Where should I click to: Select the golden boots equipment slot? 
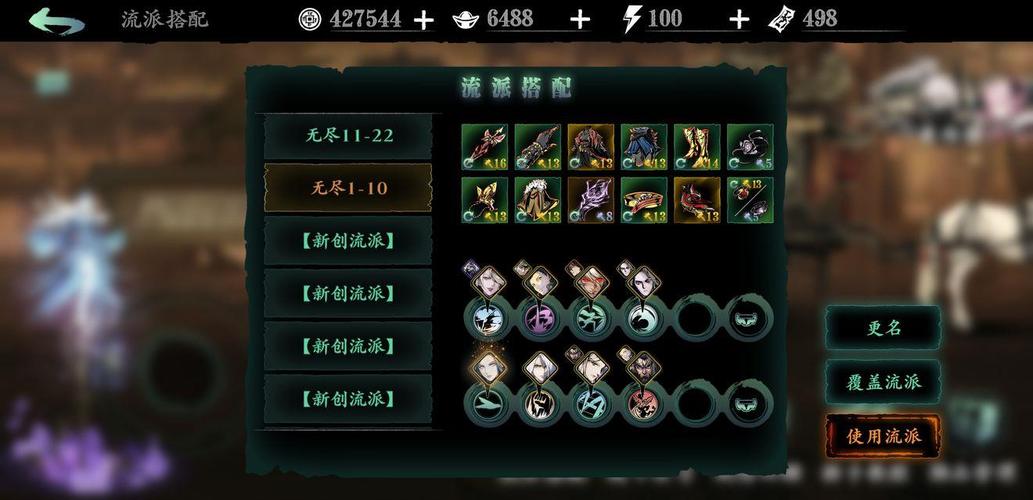pyautogui.click(x=697, y=147)
